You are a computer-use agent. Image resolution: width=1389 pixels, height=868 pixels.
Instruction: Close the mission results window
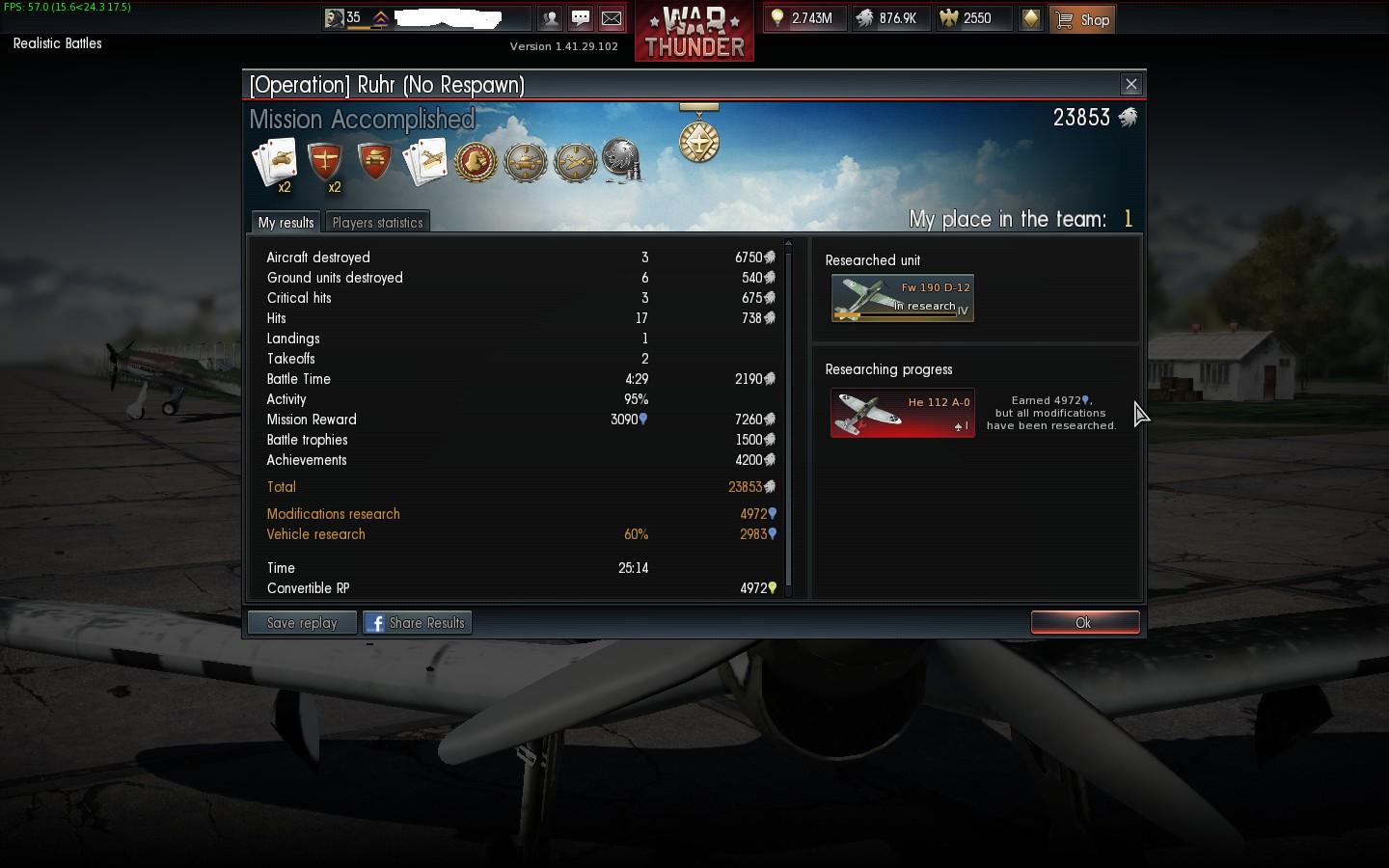(x=1131, y=85)
